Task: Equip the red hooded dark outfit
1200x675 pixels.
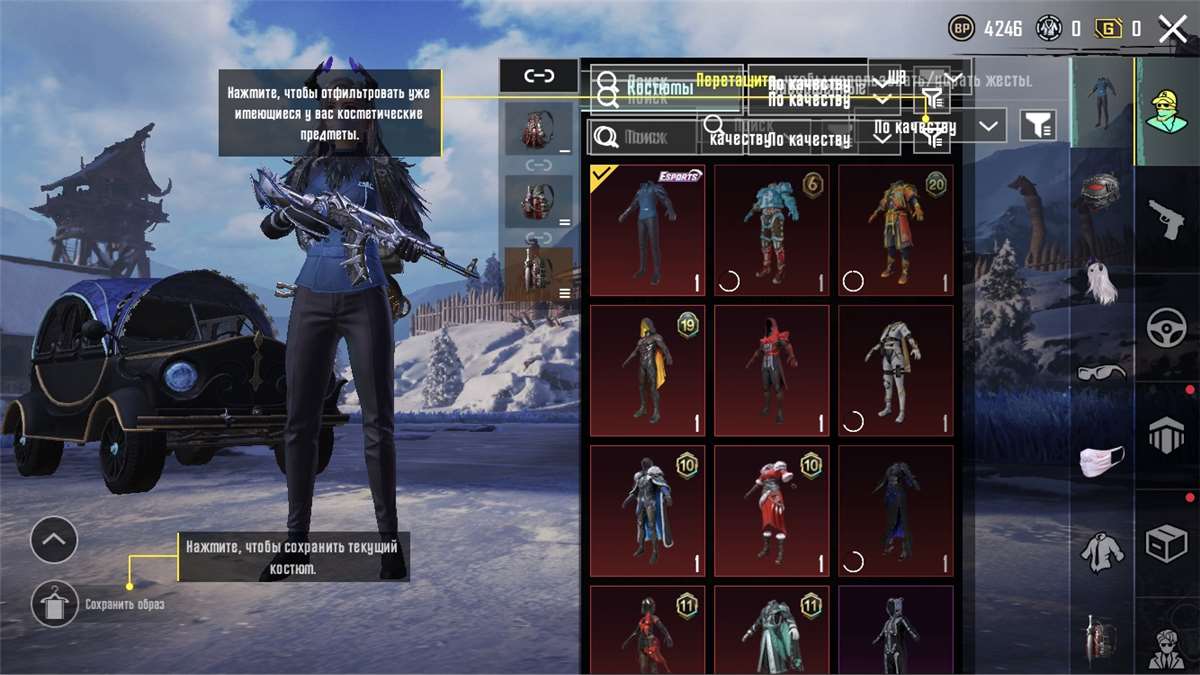Action: point(771,371)
